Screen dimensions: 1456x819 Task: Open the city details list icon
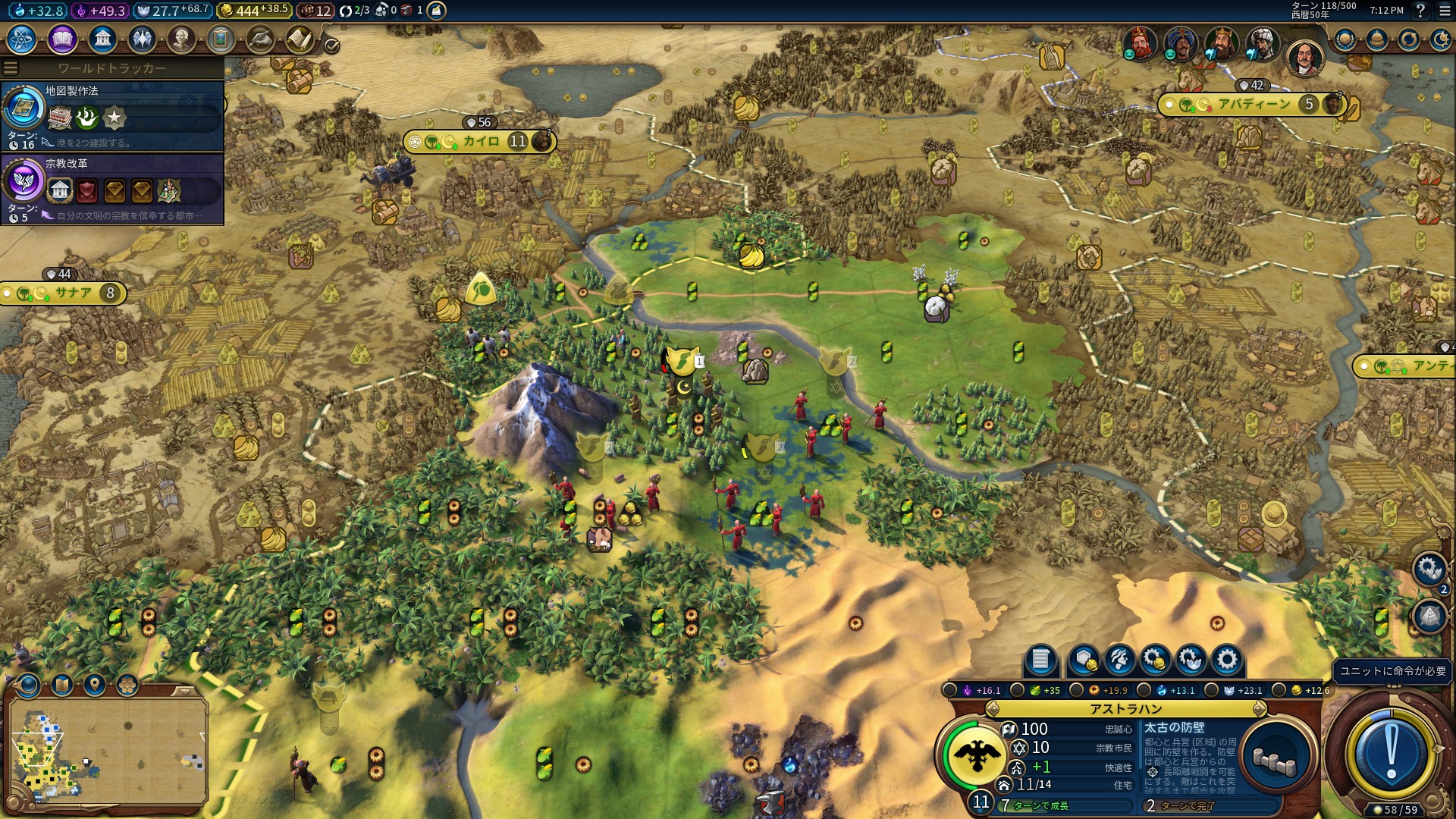click(1040, 660)
